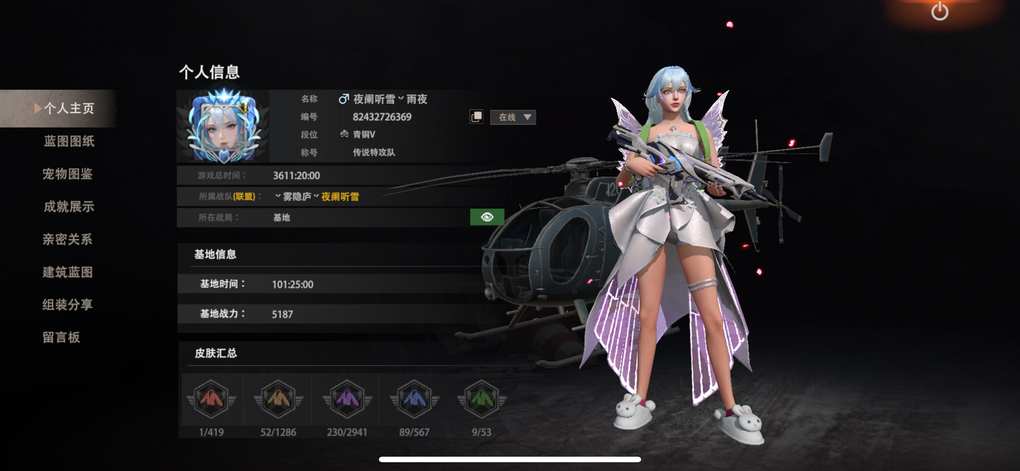Screen dimensions: 1020x471
Task: Click the power button in the corner
Action: (939, 12)
